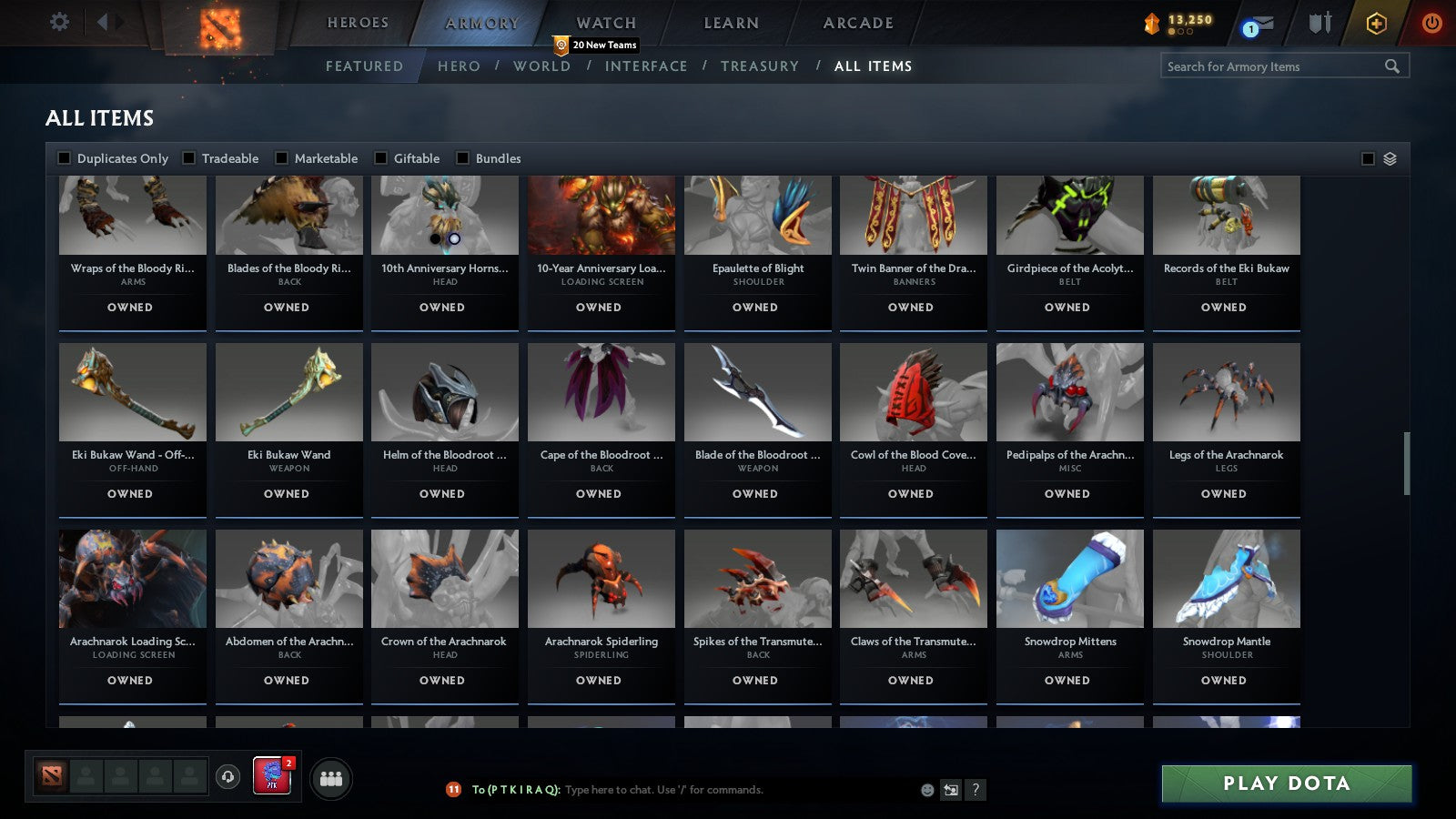Click the question mark help button

click(x=976, y=790)
